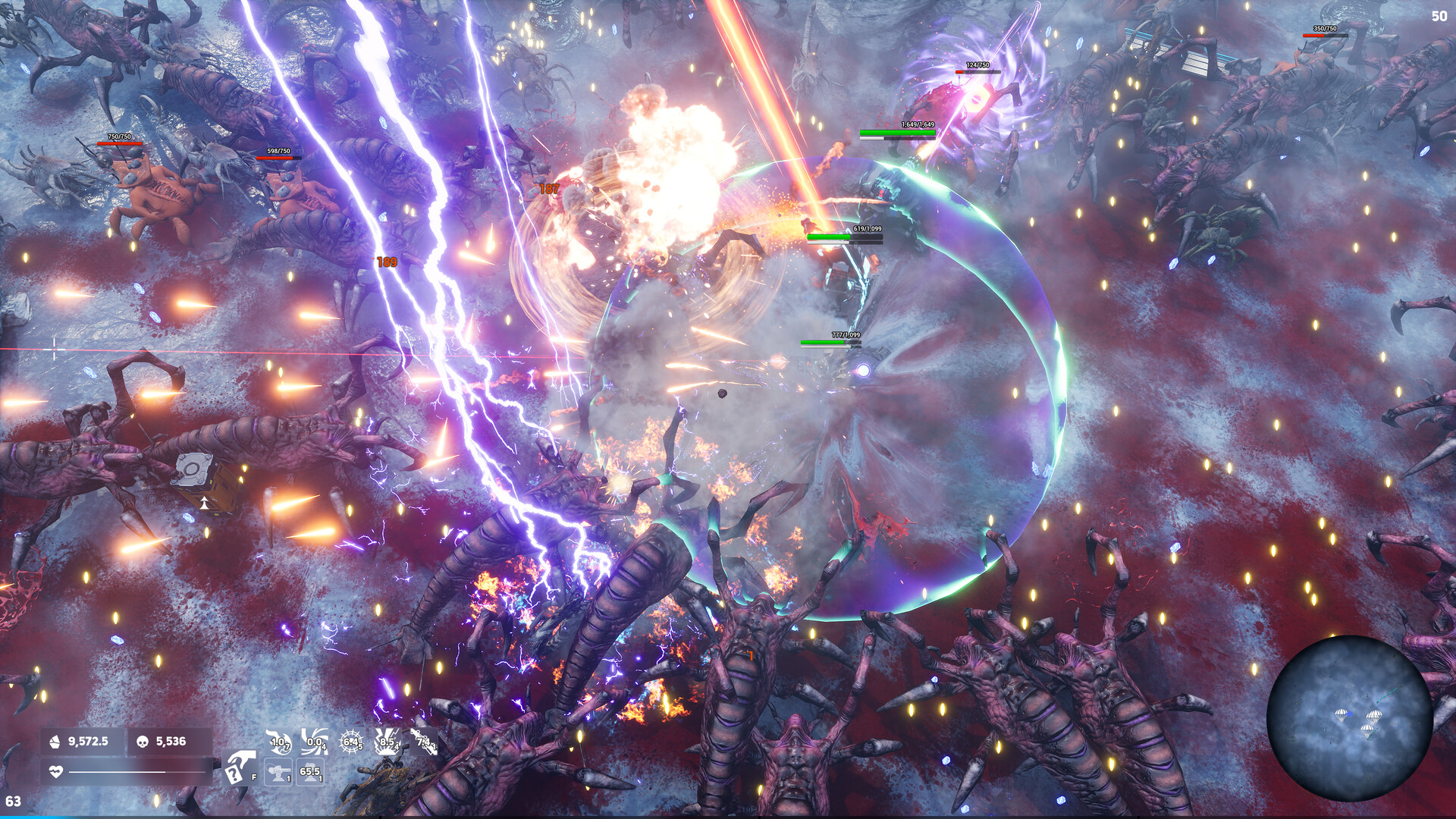Select the missile ability showing 7.4
This screenshot has height=819, width=1456.
pos(422,742)
